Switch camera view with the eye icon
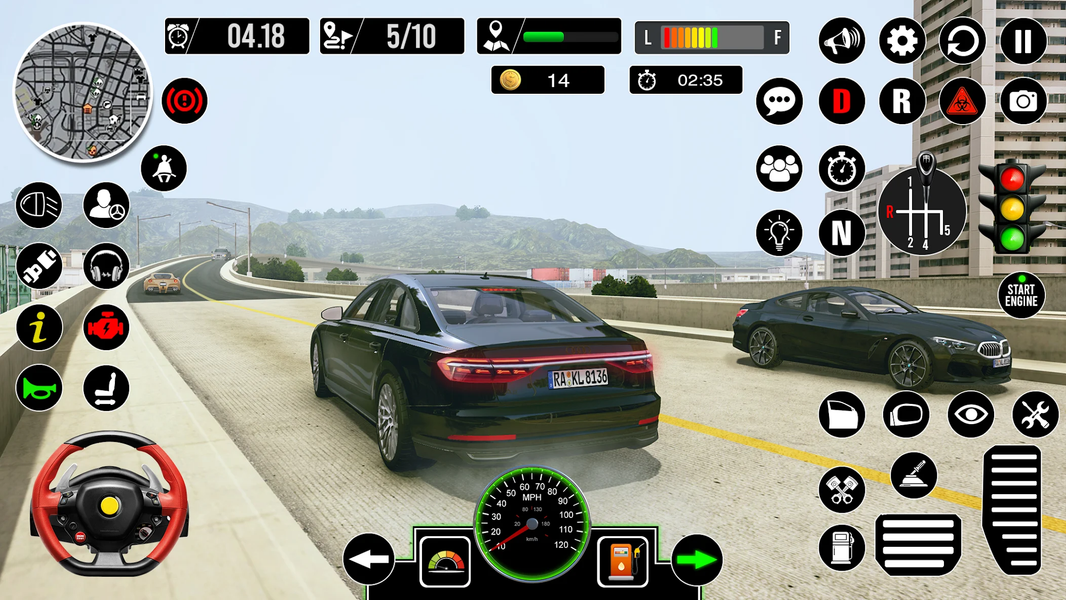The width and height of the screenshot is (1066, 600). pos(971,414)
